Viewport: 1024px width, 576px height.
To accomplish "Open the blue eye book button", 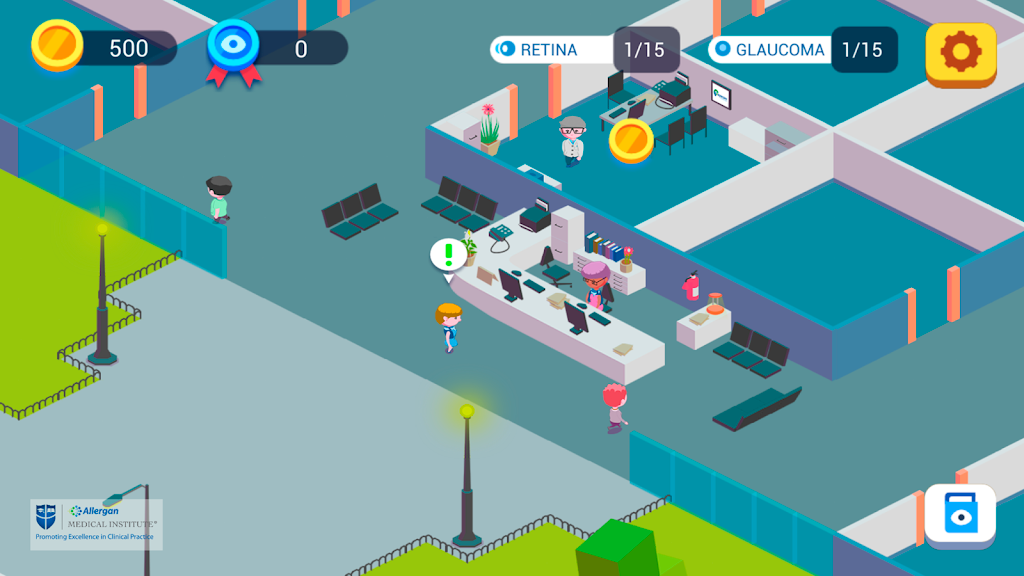I will click(x=959, y=516).
